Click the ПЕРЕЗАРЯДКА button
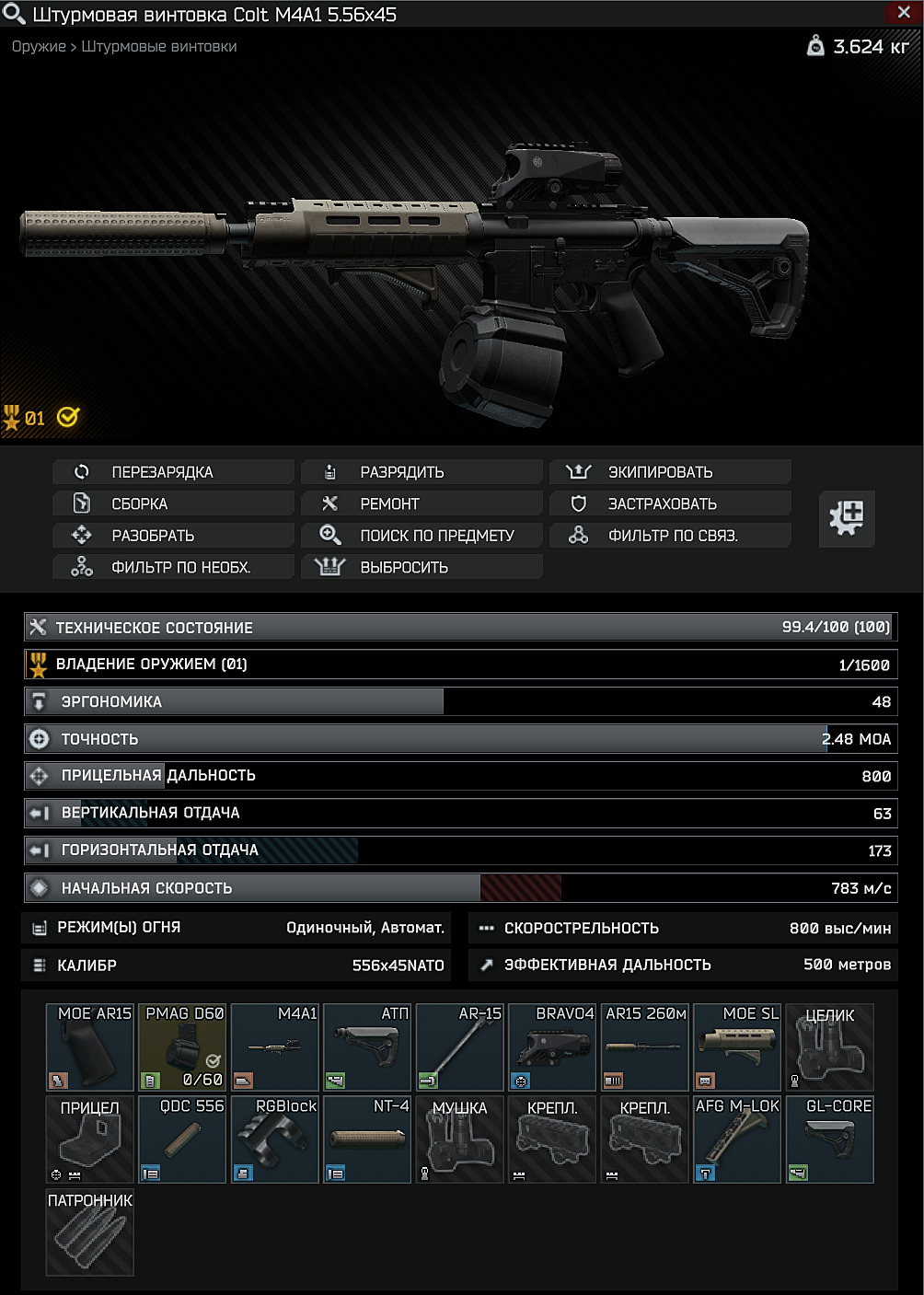This screenshot has width=924, height=1295. pyautogui.click(x=173, y=472)
